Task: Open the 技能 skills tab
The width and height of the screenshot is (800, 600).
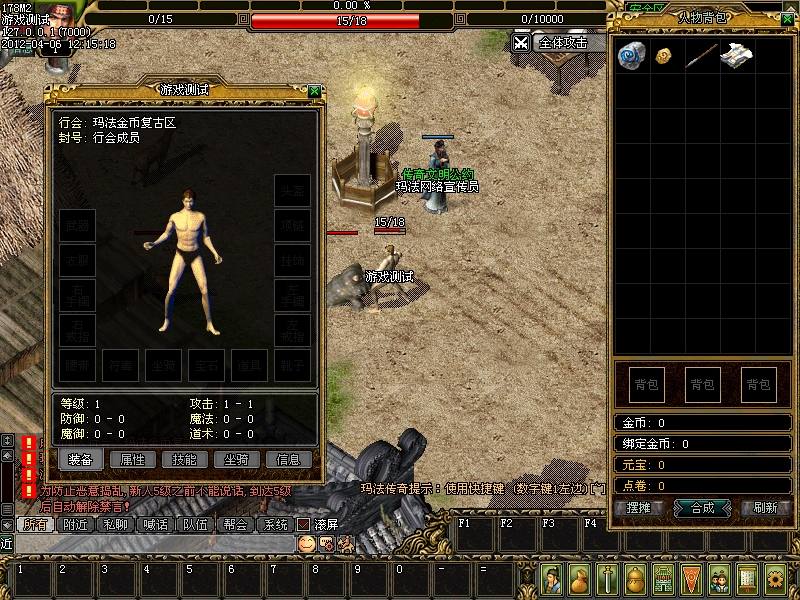Action: tap(184, 459)
